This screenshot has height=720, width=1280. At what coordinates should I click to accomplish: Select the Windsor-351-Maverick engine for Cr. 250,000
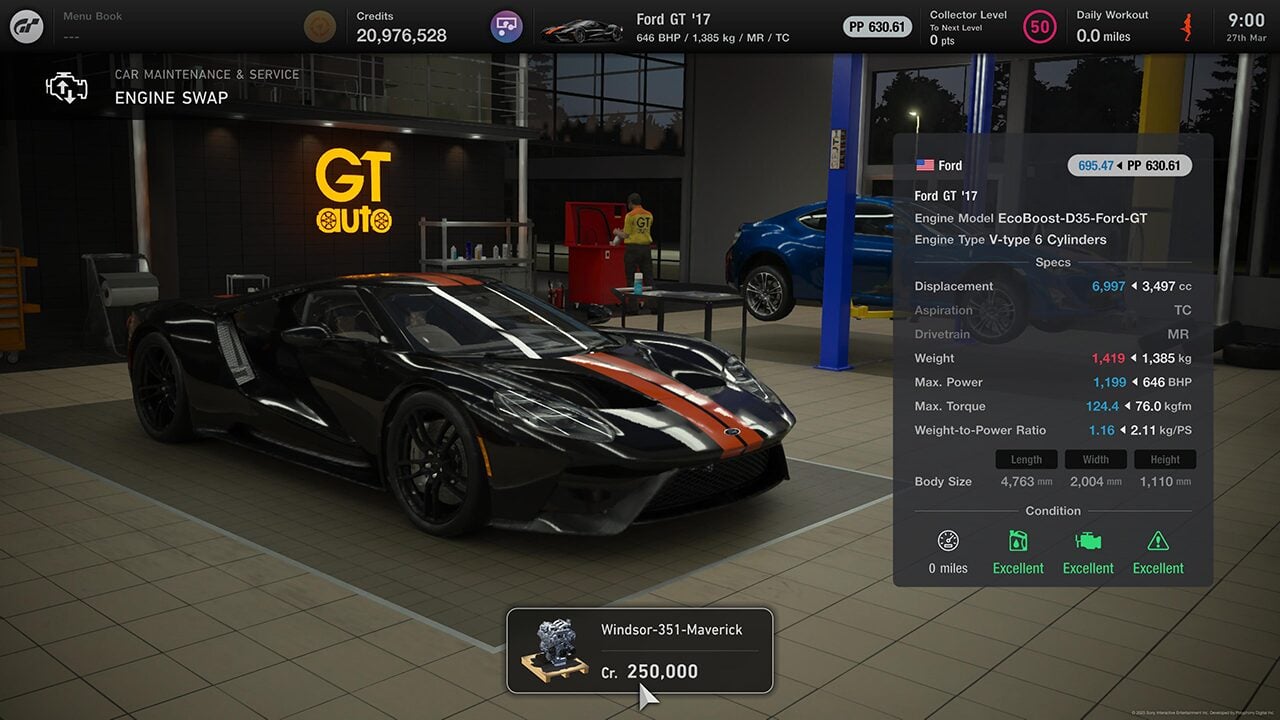coord(640,651)
